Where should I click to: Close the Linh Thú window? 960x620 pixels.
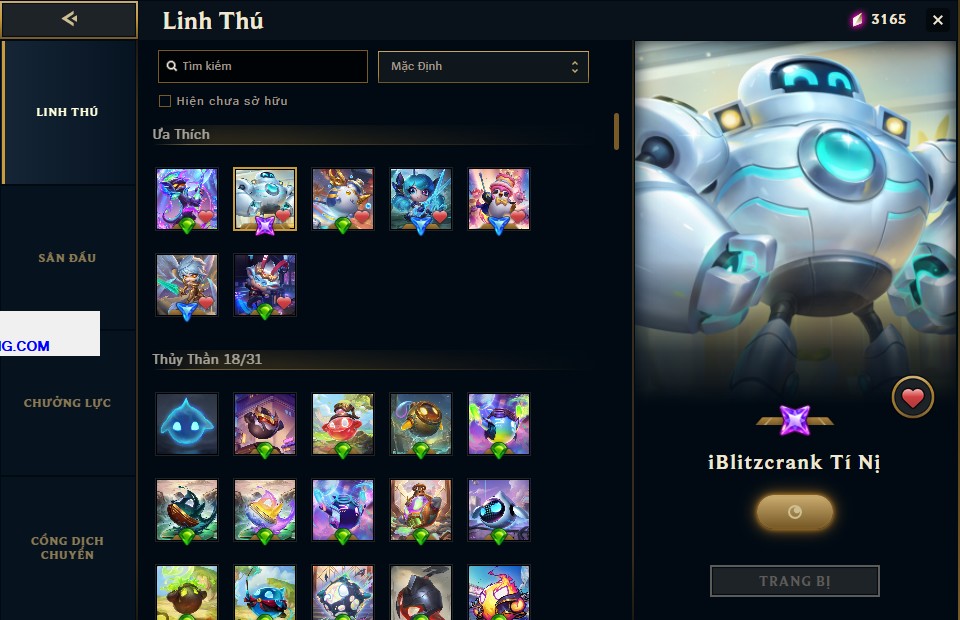click(x=937, y=20)
